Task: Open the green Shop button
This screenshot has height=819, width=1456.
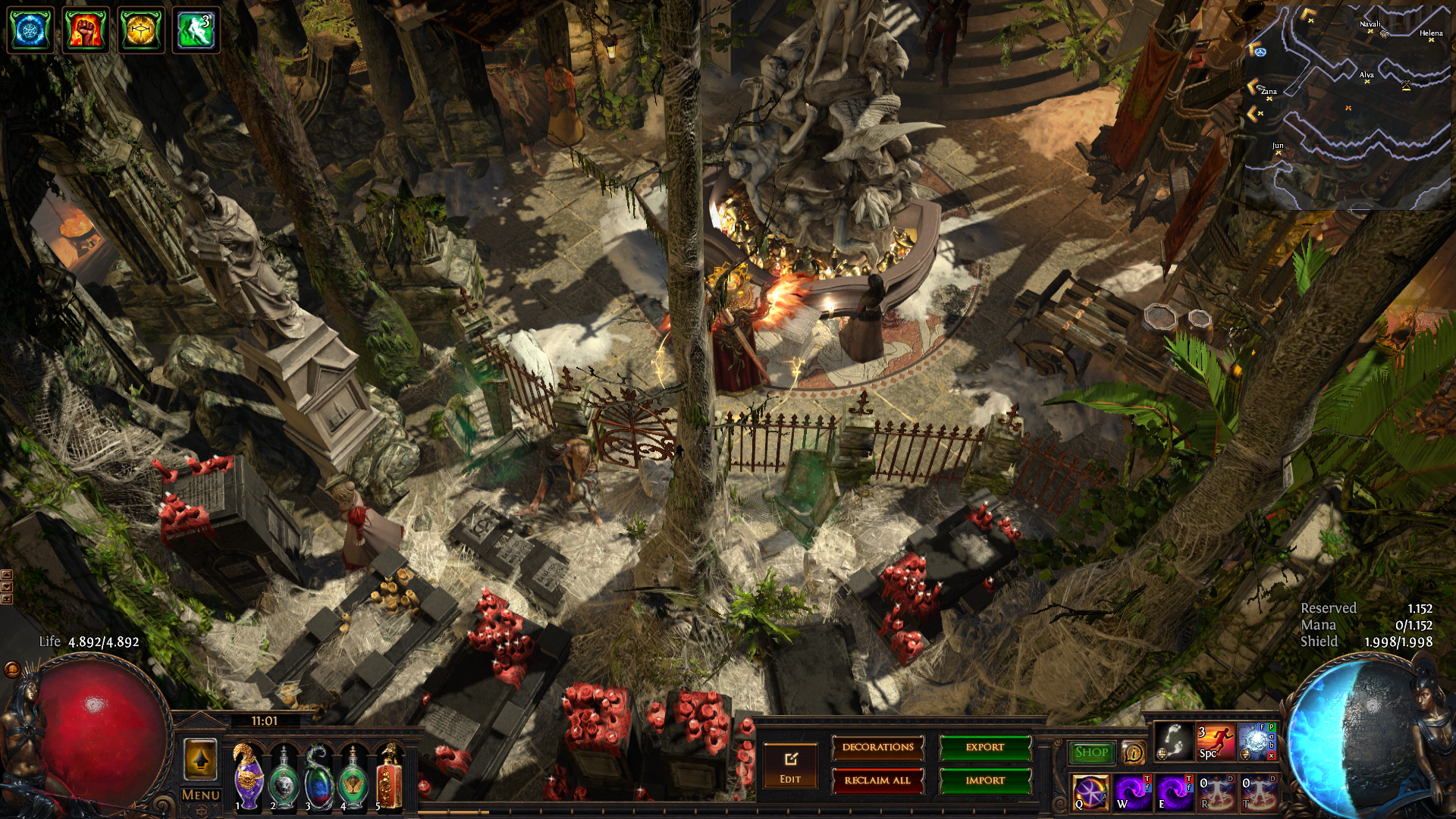Action: coord(1091,752)
